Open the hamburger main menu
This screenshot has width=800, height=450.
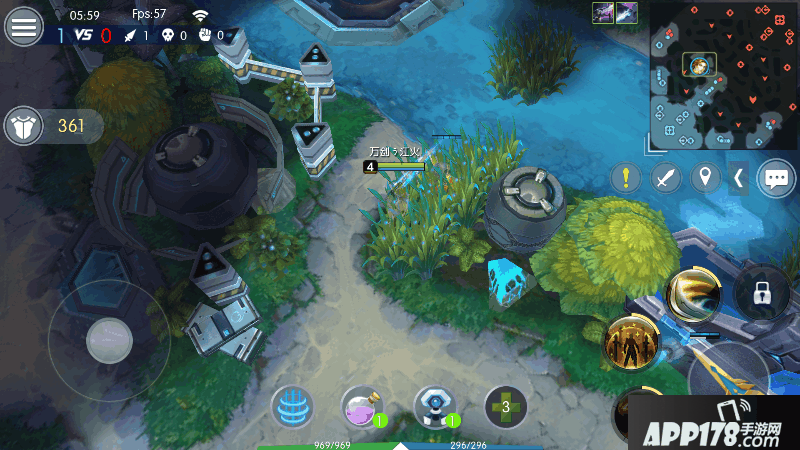pyautogui.click(x=24, y=26)
